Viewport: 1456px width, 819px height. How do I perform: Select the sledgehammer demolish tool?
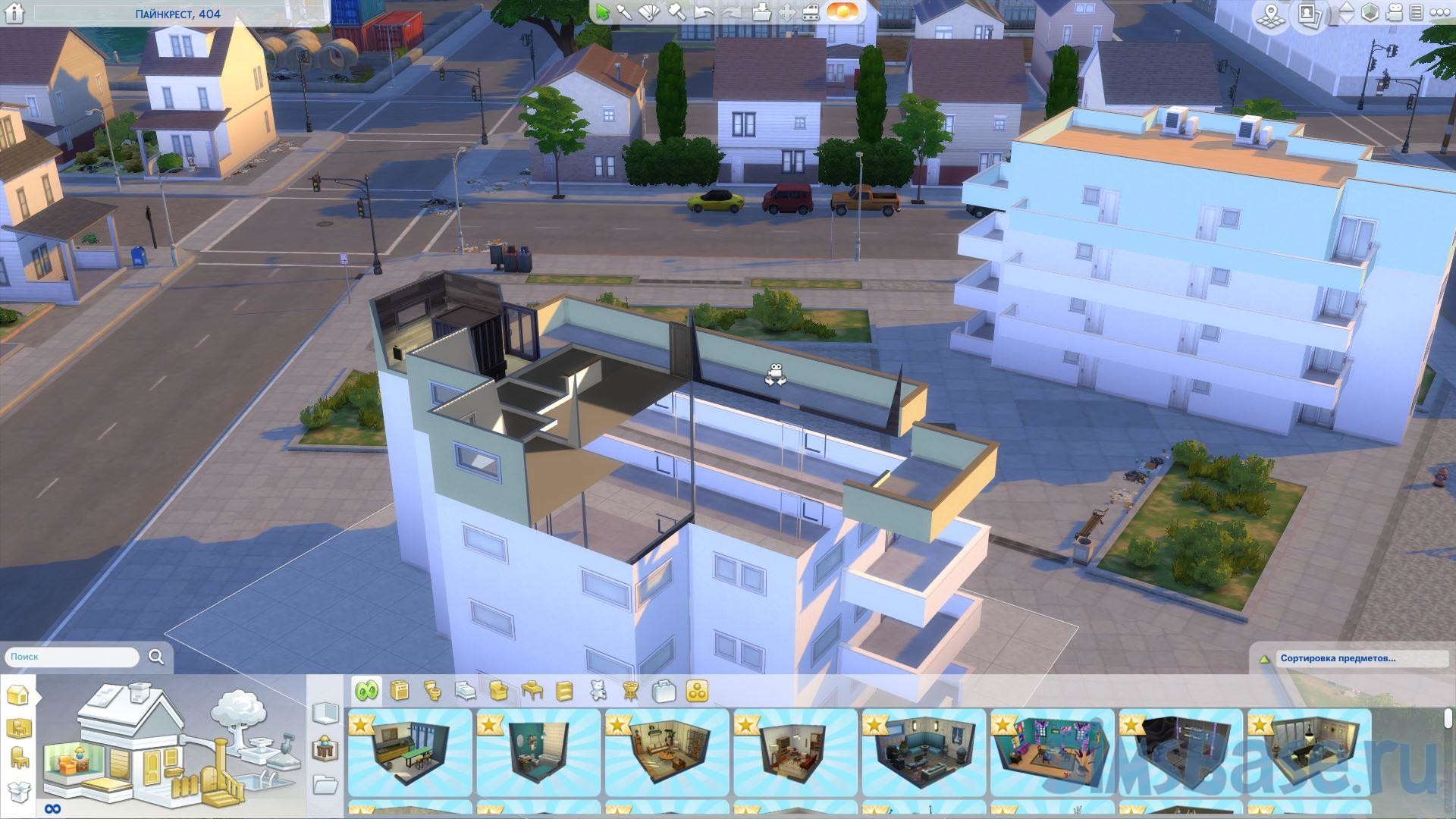pyautogui.click(x=677, y=13)
